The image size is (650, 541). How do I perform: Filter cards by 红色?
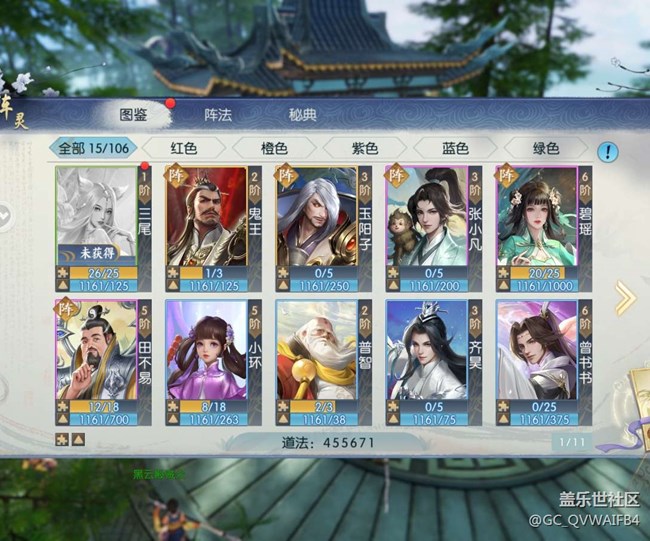[x=184, y=148]
